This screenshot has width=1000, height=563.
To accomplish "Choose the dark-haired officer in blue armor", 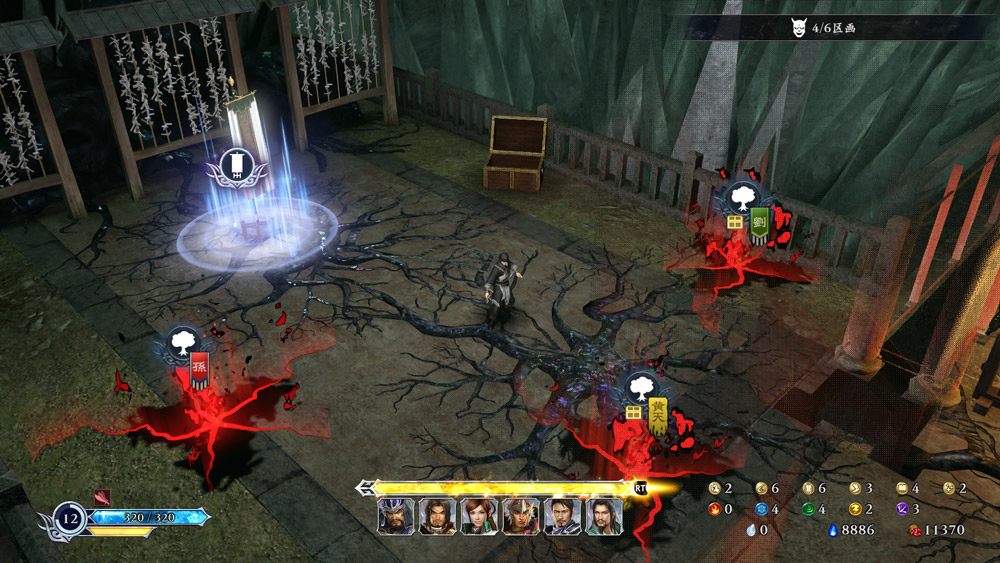I will (563, 516).
